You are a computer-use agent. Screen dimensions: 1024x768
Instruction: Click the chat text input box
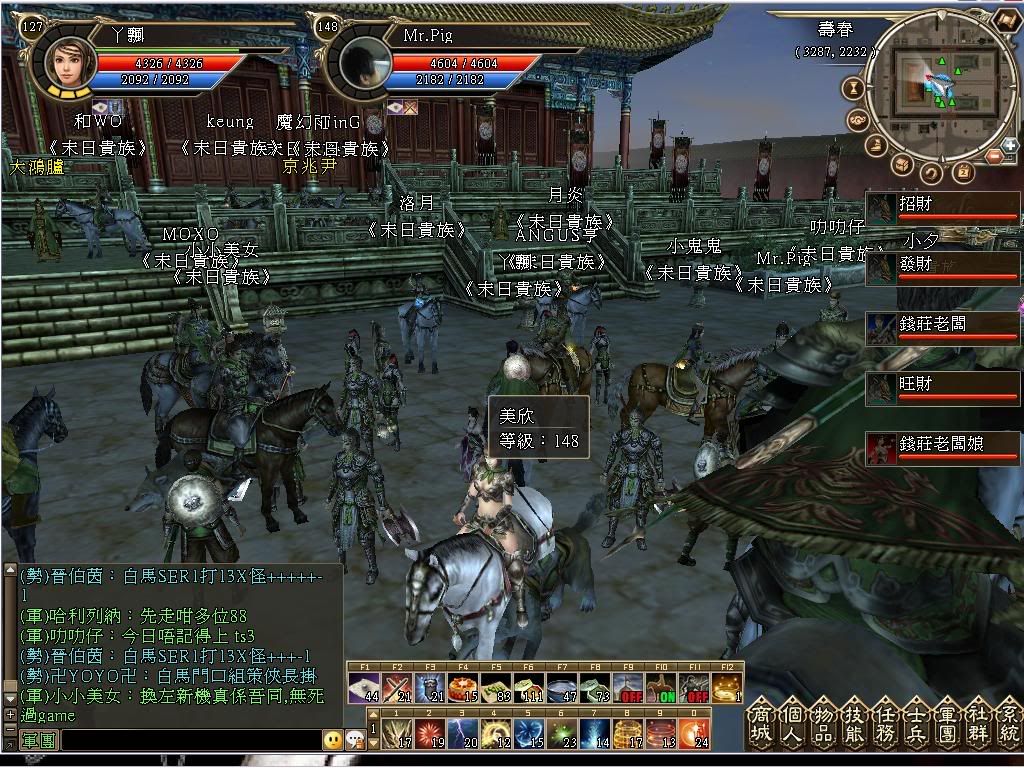point(190,740)
